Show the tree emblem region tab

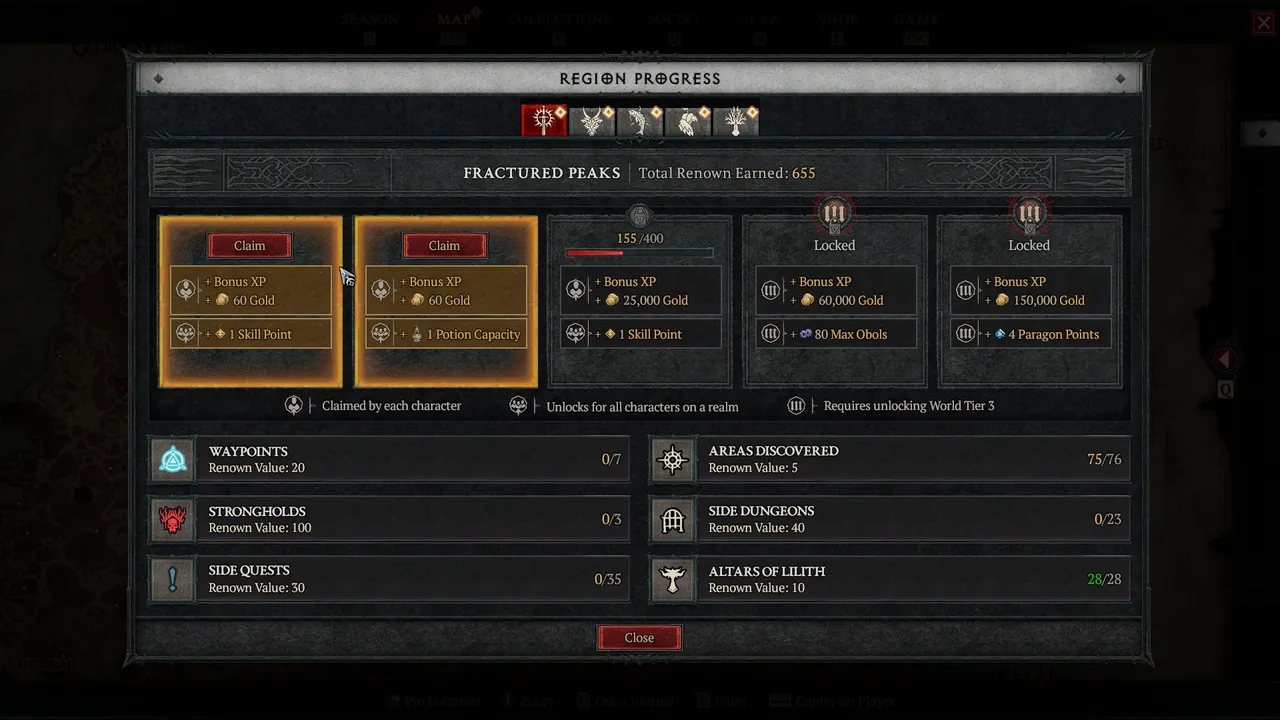[735, 121]
